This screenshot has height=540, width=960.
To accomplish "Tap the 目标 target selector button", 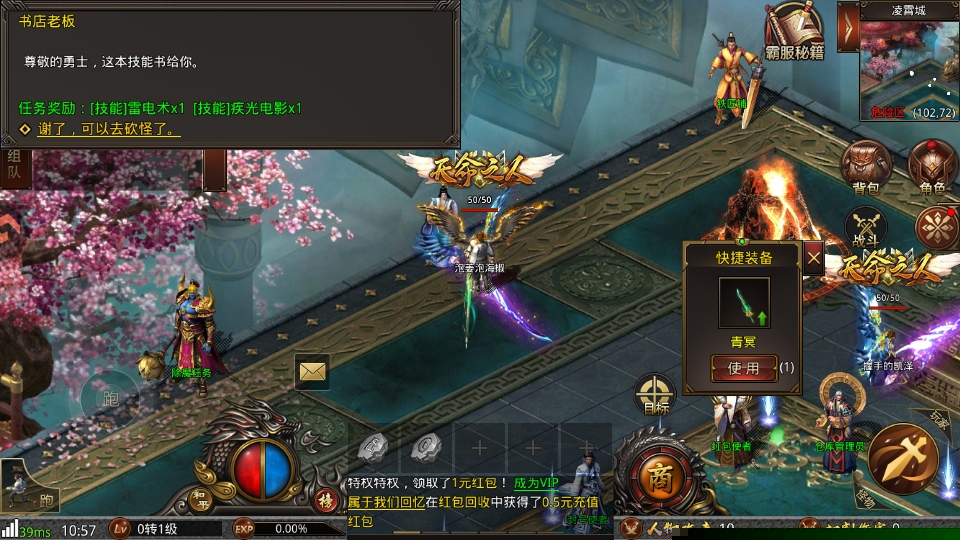I will (656, 395).
